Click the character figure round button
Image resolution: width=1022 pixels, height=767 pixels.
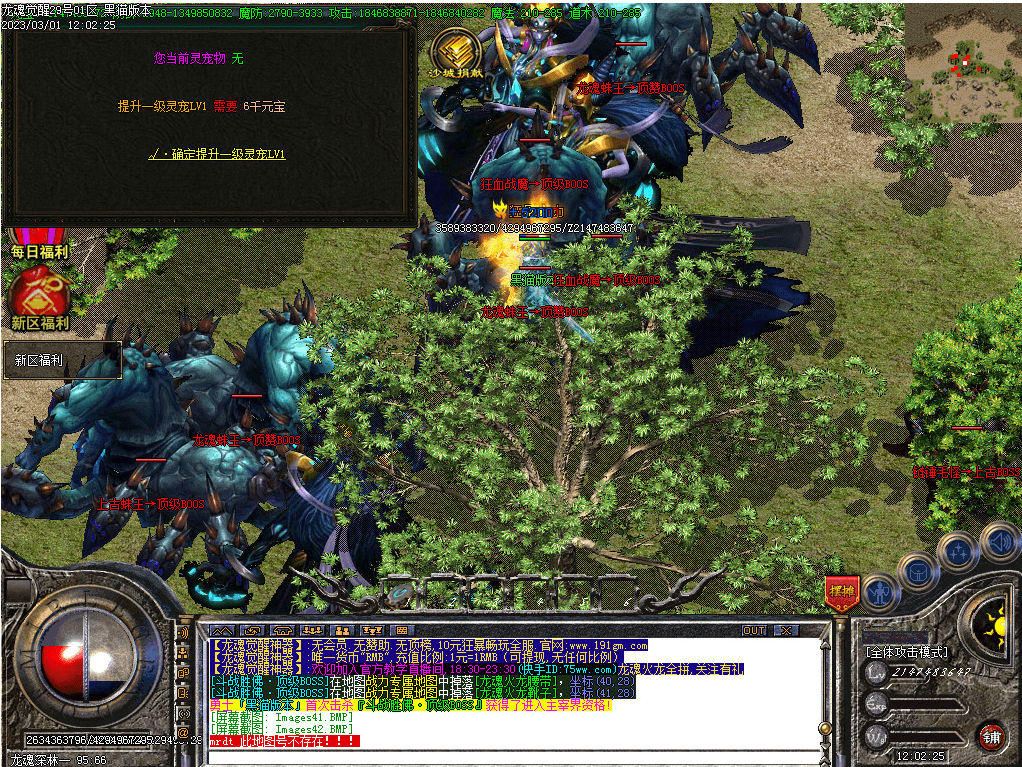click(x=878, y=593)
